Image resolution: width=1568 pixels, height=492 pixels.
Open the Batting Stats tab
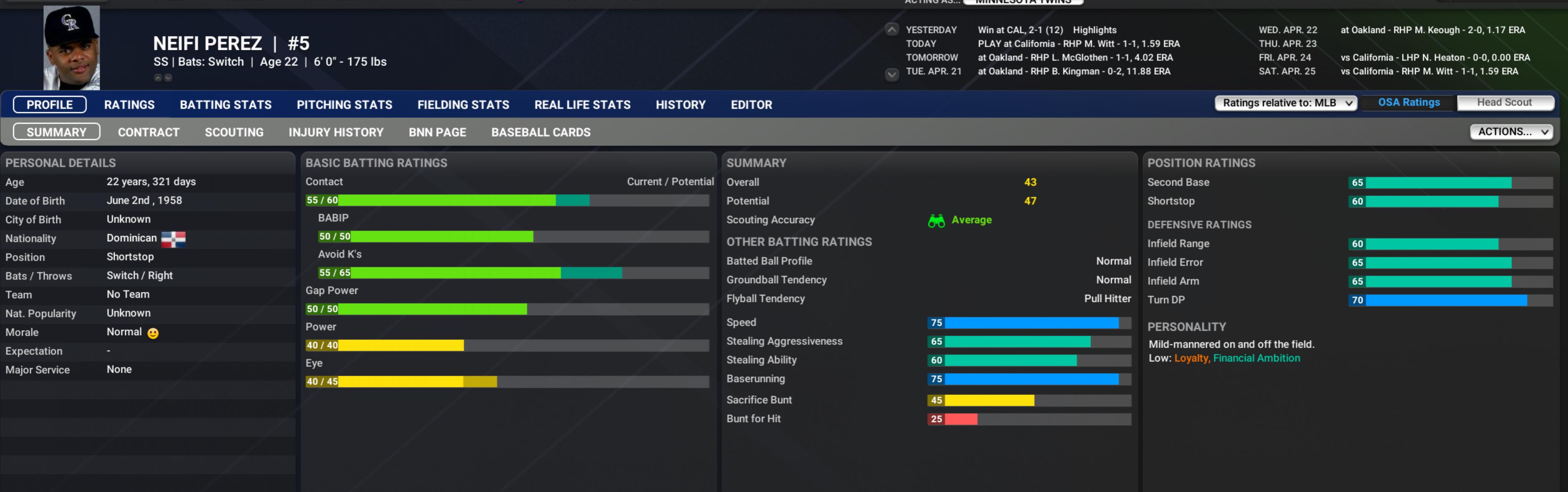click(225, 105)
